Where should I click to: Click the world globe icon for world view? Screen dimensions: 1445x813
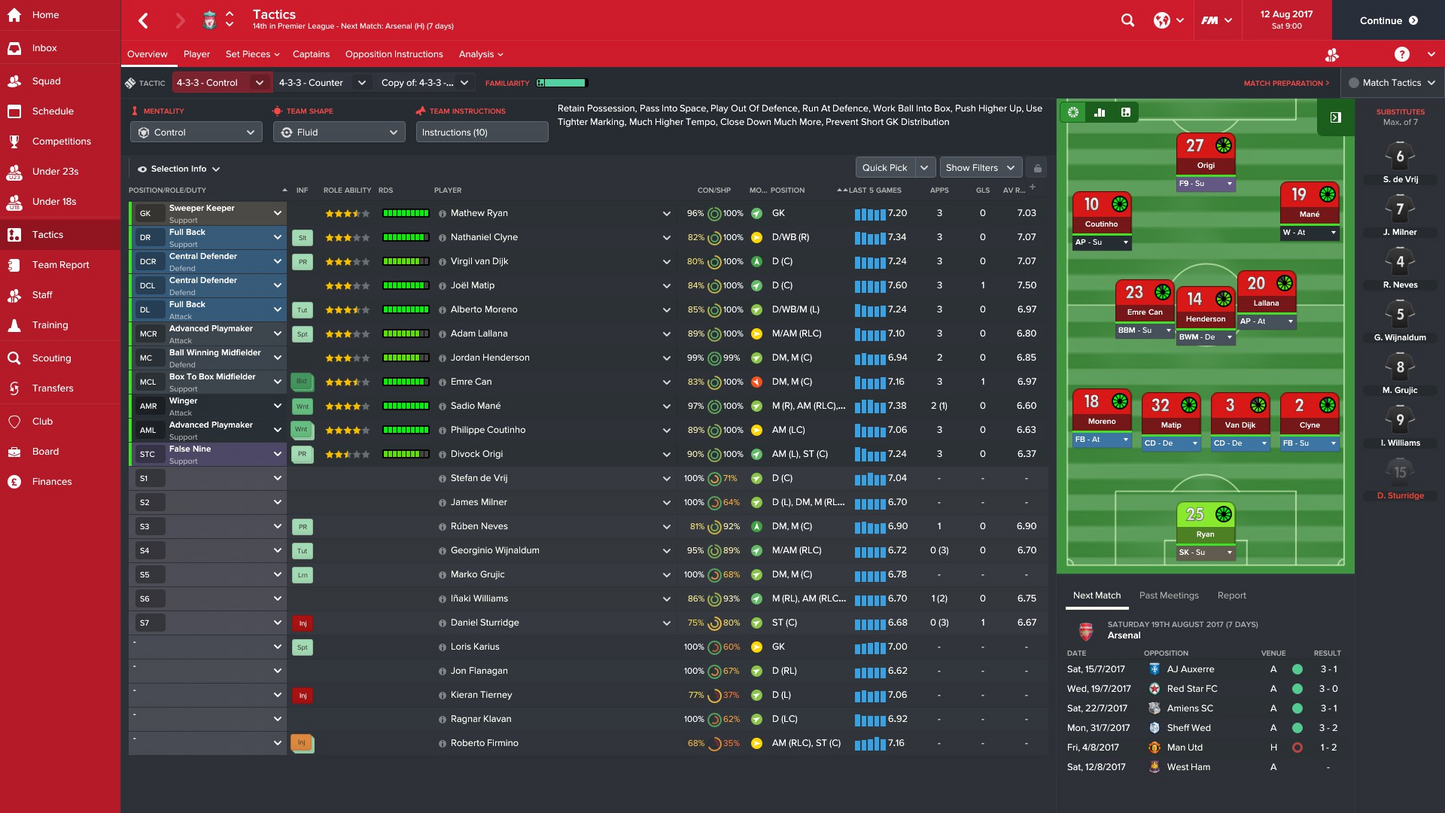[x=1163, y=20]
